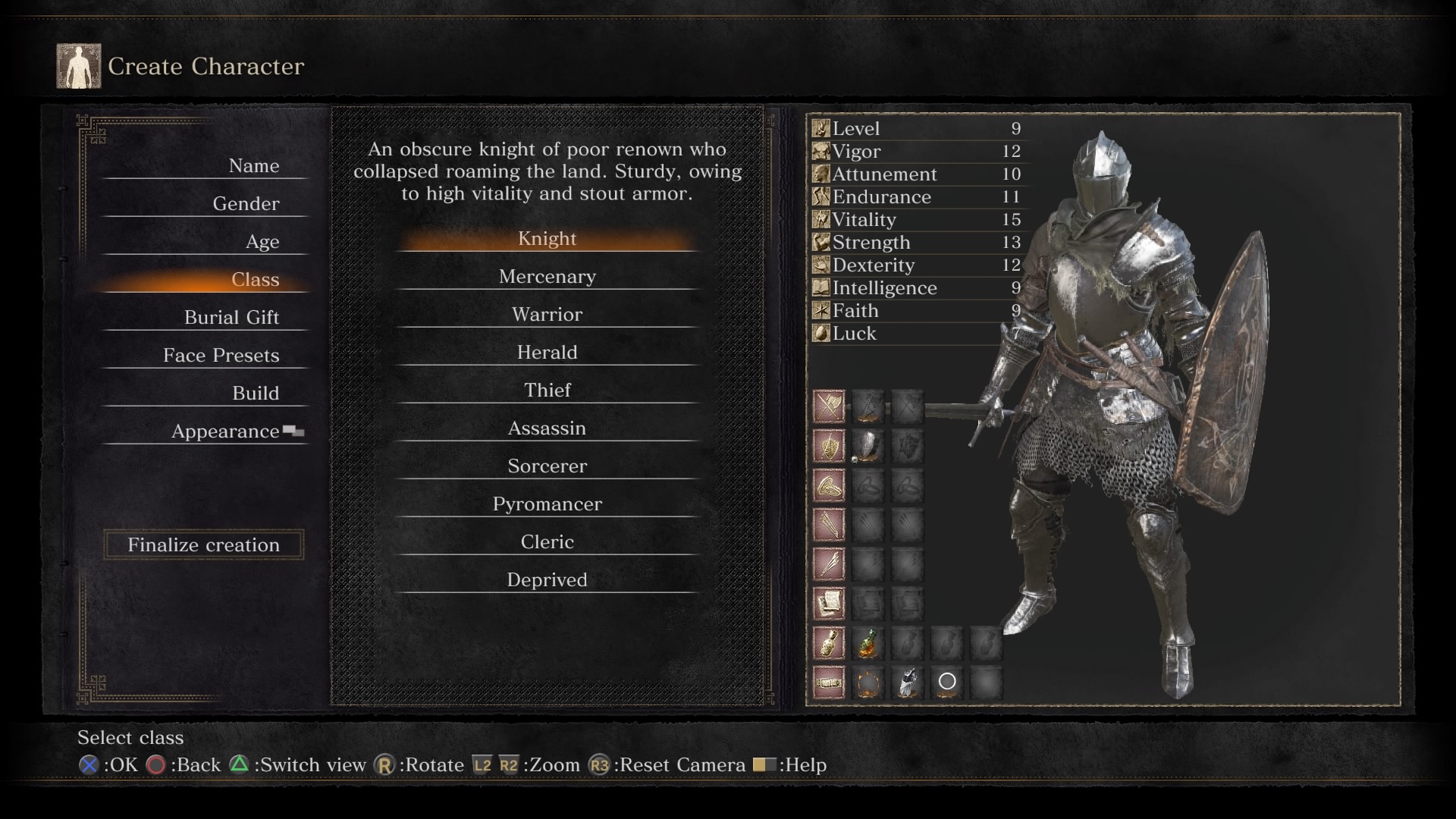
Task: Choose the Age menu entry
Action: (262, 242)
